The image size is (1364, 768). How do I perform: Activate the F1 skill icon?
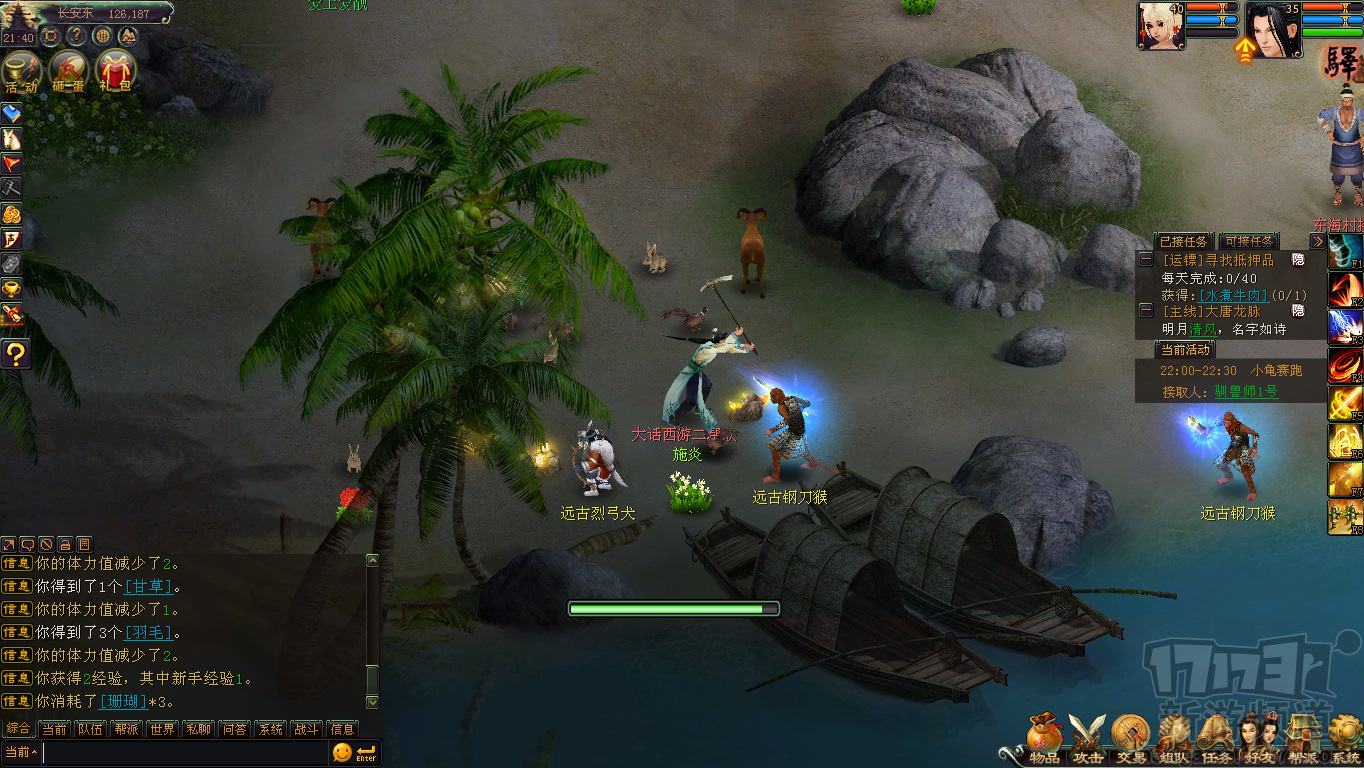click(x=1345, y=252)
